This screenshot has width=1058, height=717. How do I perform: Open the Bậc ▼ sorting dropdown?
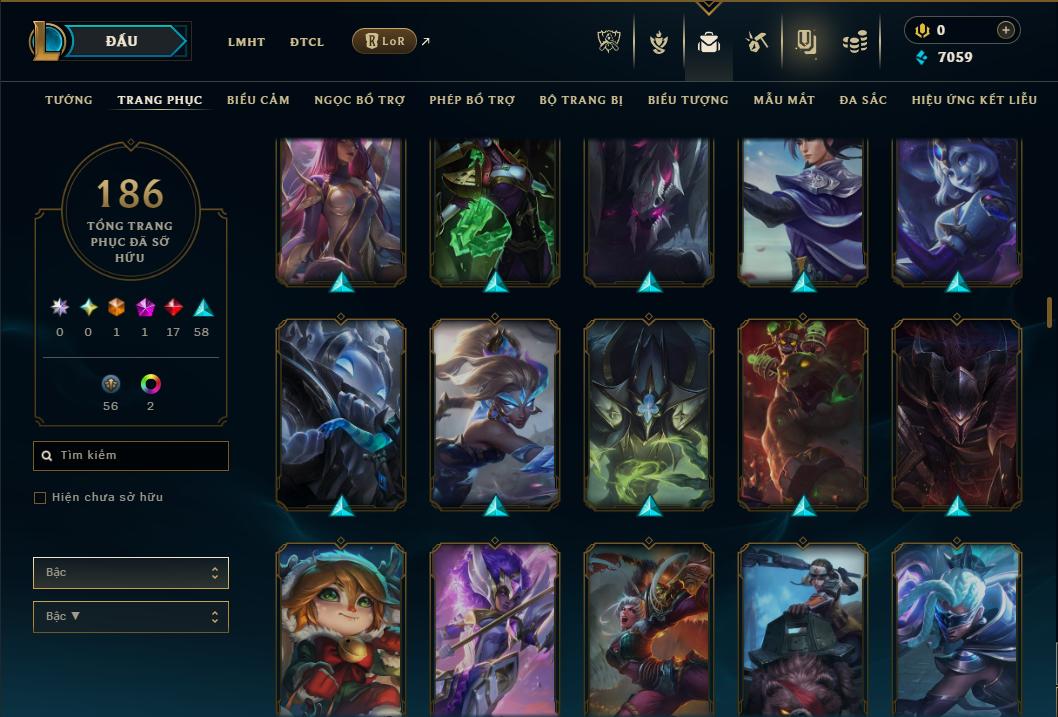[x=131, y=616]
